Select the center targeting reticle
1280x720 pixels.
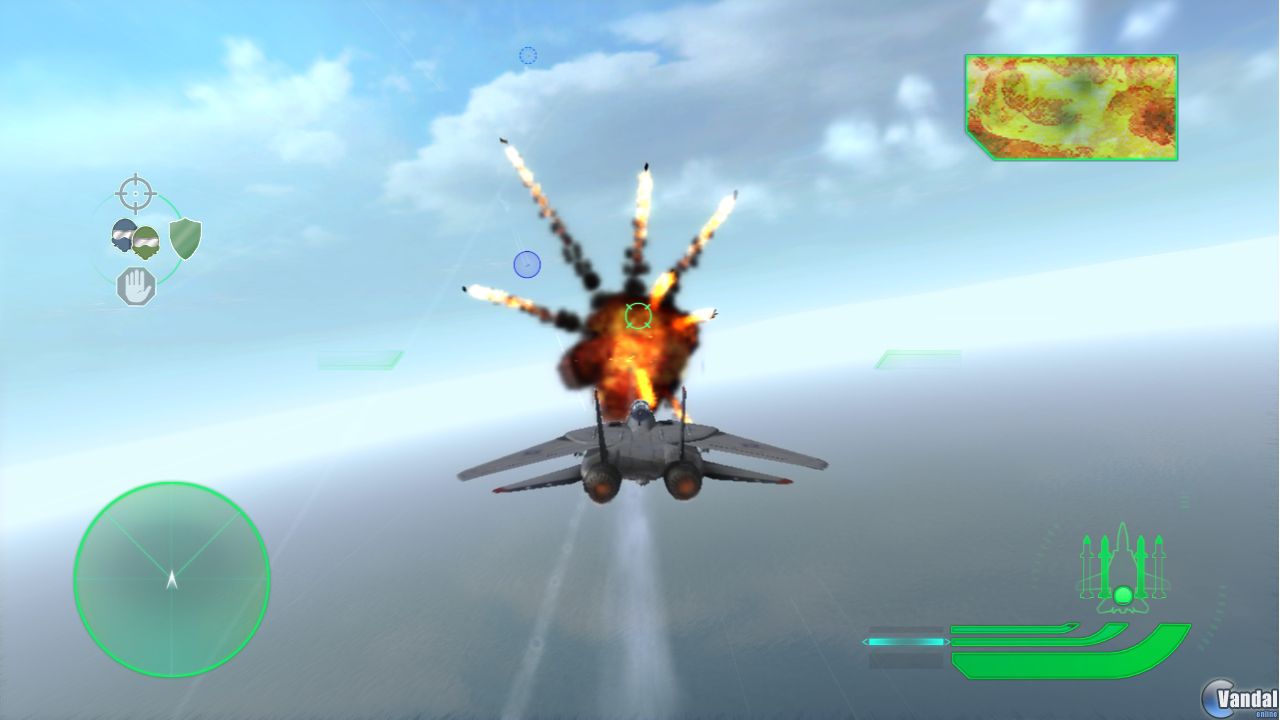(636, 315)
